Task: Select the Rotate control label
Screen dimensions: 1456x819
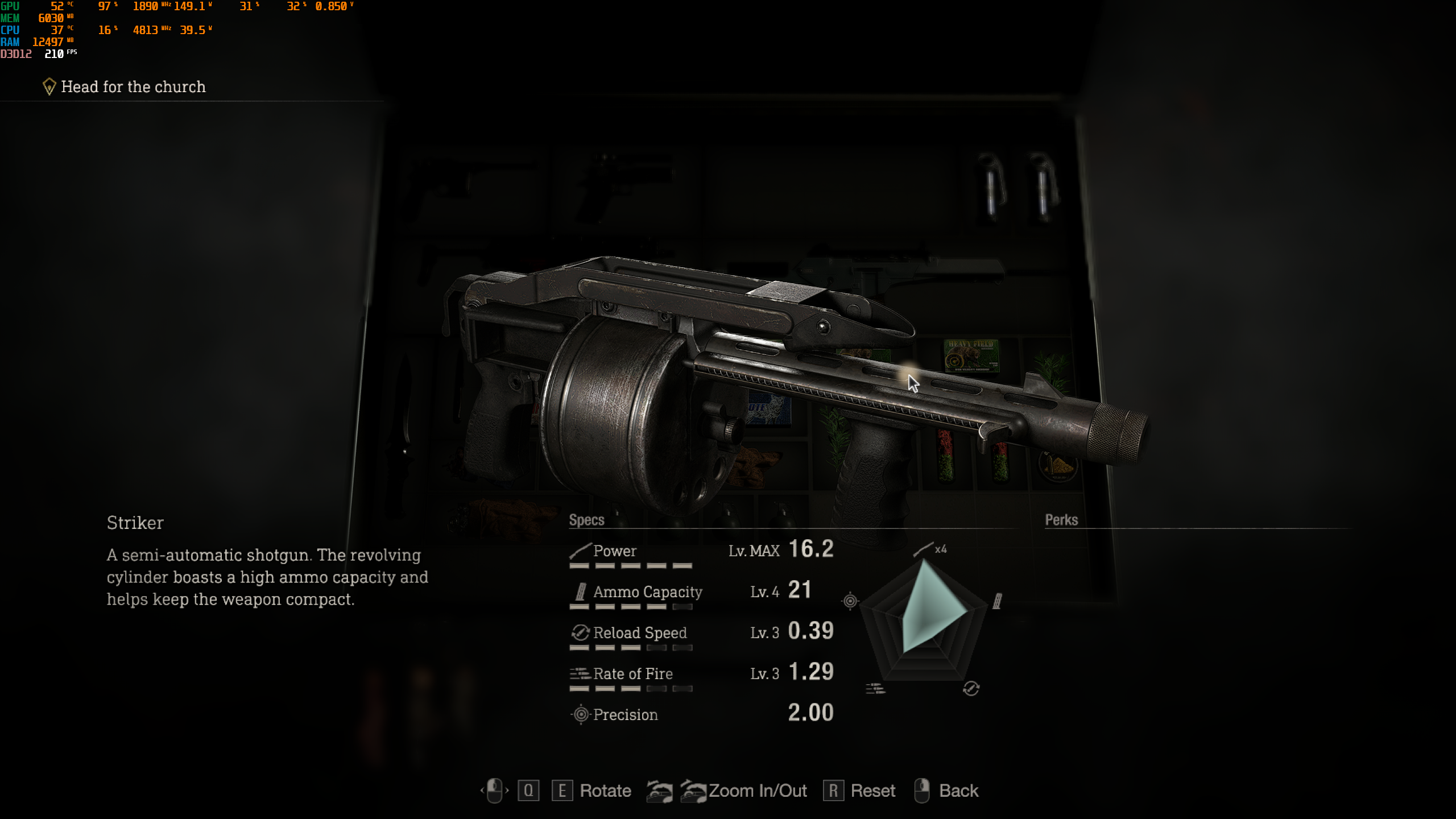Action: (x=605, y=791)
